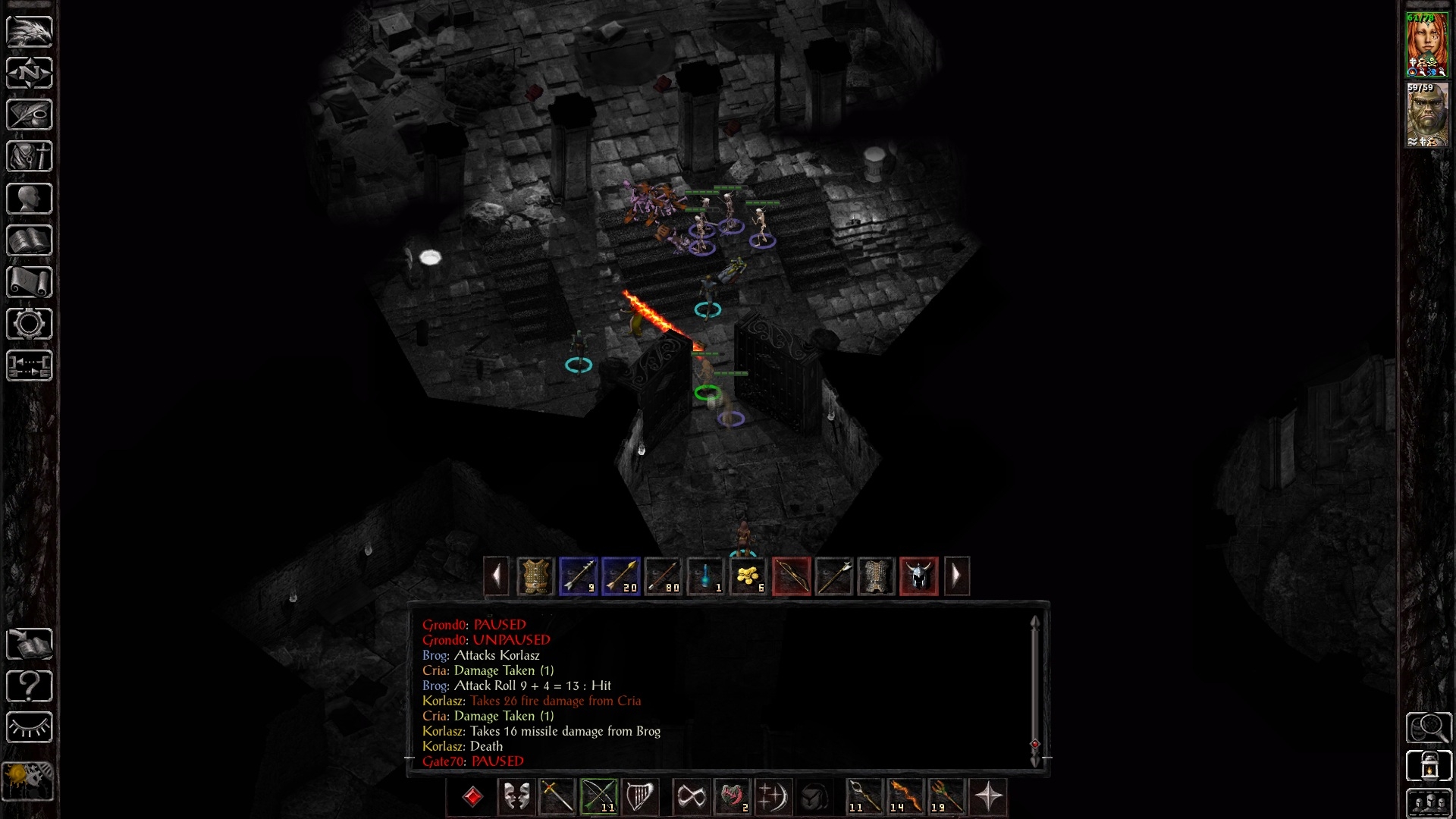Screen dimensions: 1456x819
Task: Open the options gear menu
Action: click(x=30, y=324)
